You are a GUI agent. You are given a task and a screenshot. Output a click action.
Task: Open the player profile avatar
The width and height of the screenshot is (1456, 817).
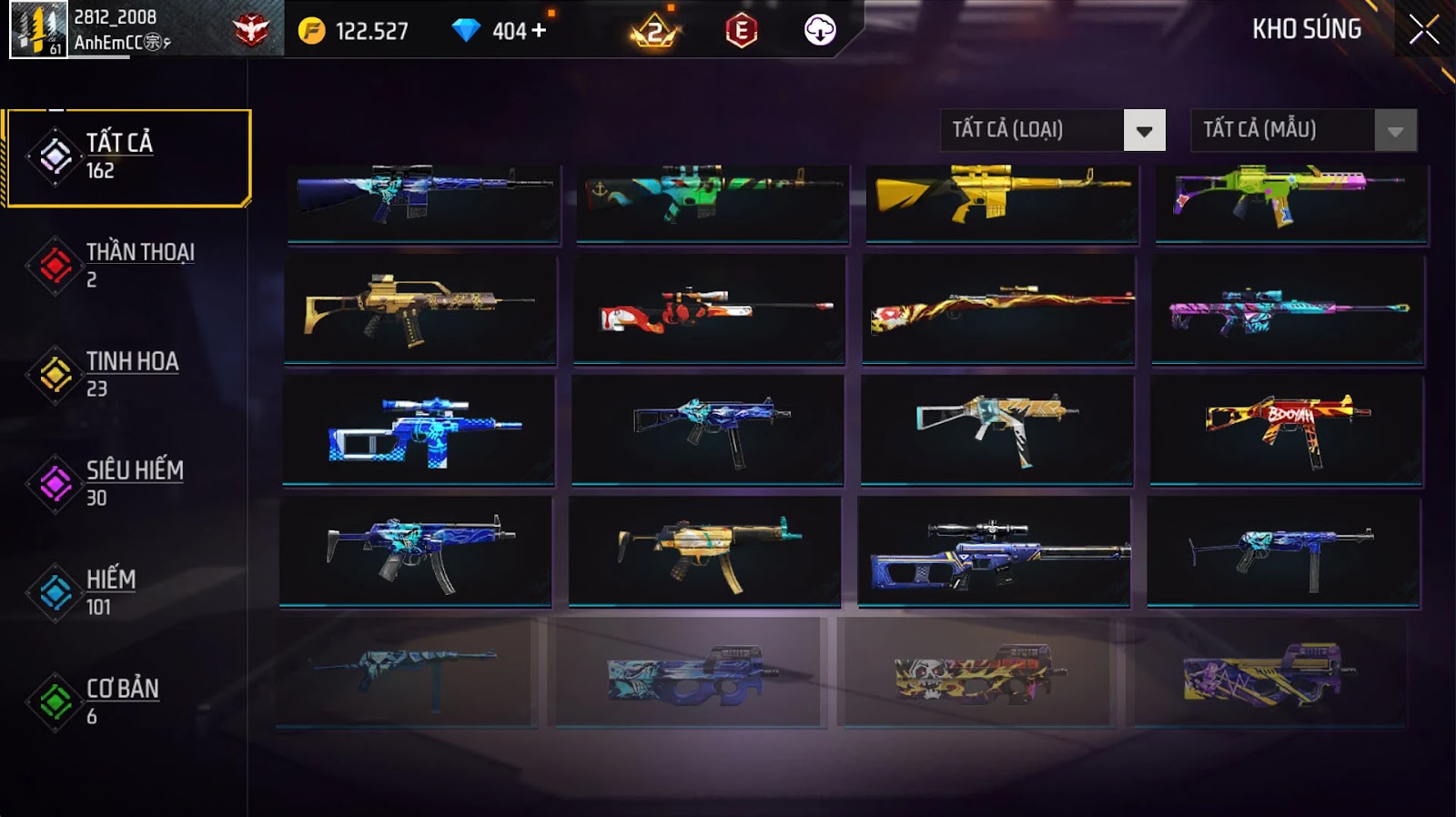coord(38,30)
